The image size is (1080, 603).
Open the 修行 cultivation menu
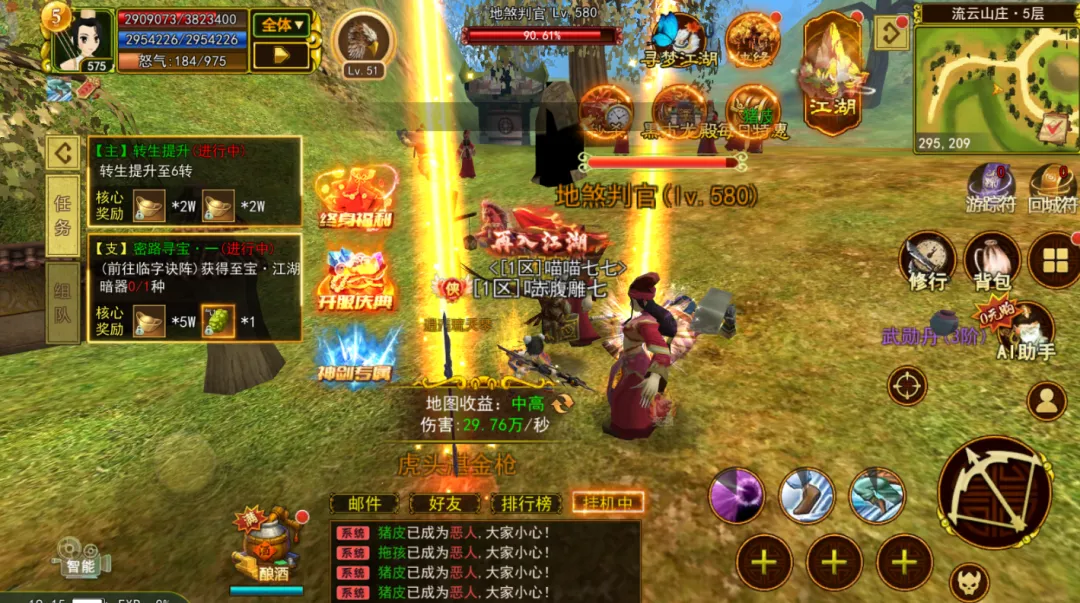[x=928, y=261]
